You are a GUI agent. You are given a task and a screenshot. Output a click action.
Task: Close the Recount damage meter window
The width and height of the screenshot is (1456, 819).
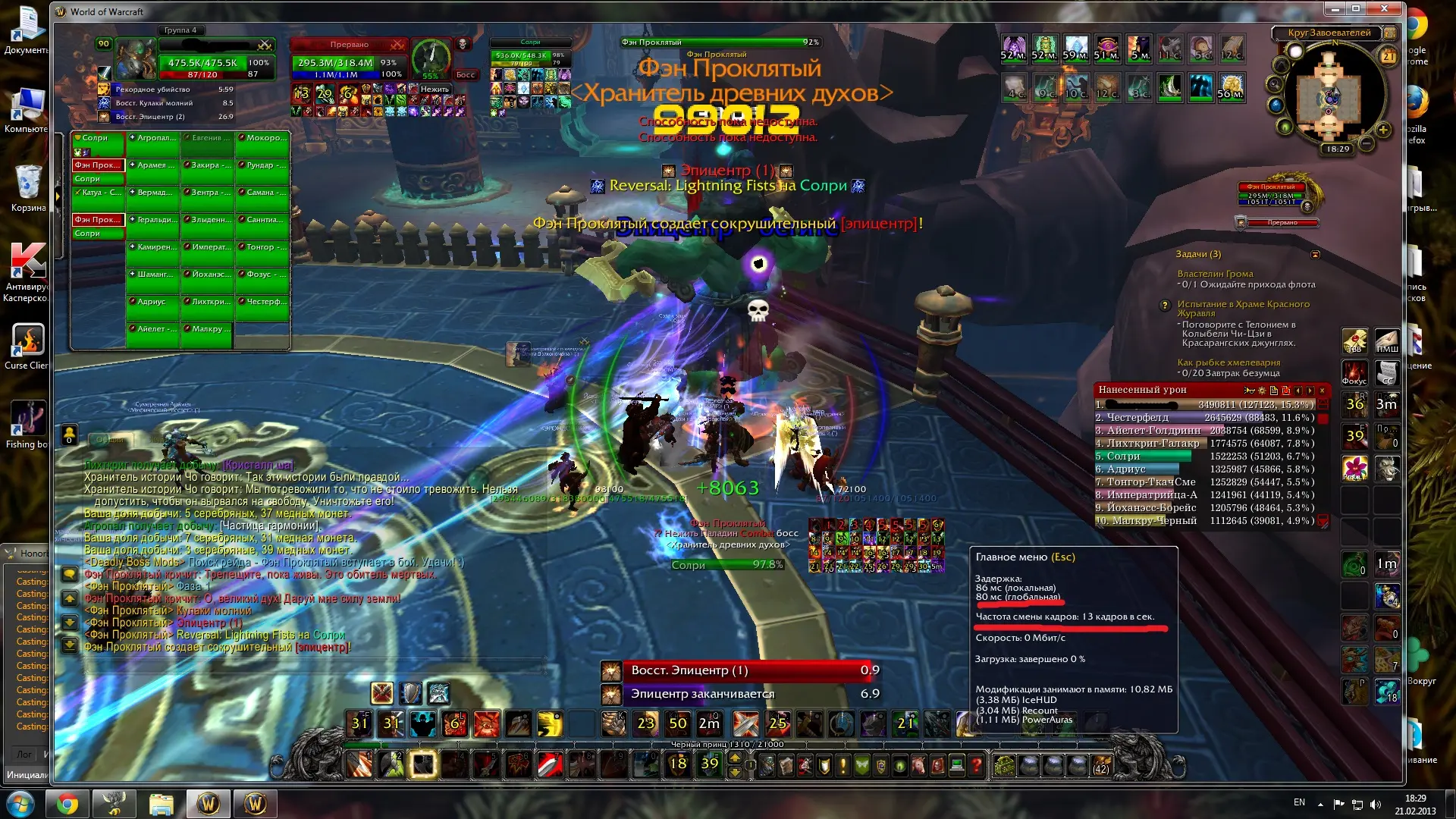[1323, 391]
